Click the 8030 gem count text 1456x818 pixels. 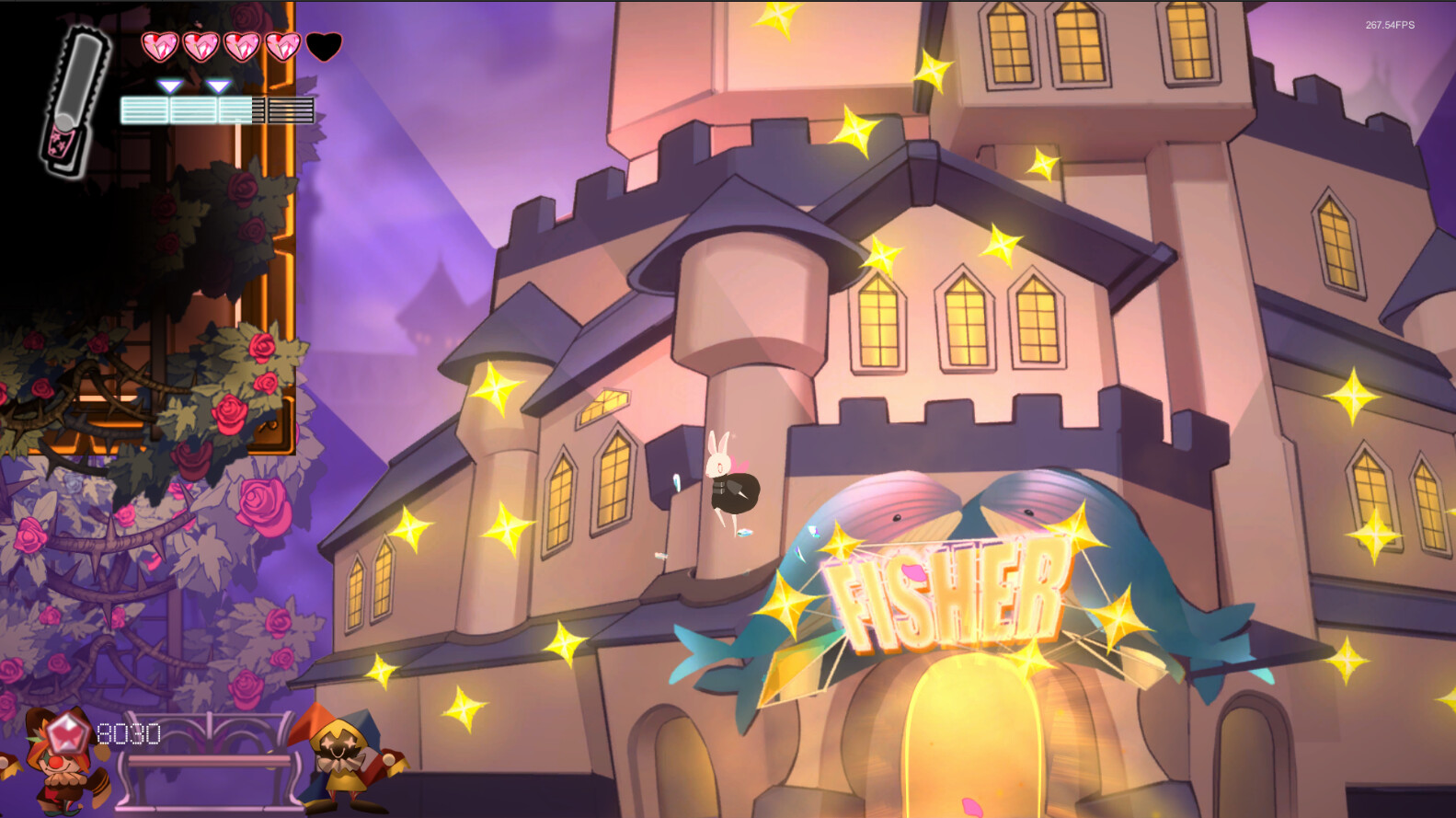pos(129,734)
